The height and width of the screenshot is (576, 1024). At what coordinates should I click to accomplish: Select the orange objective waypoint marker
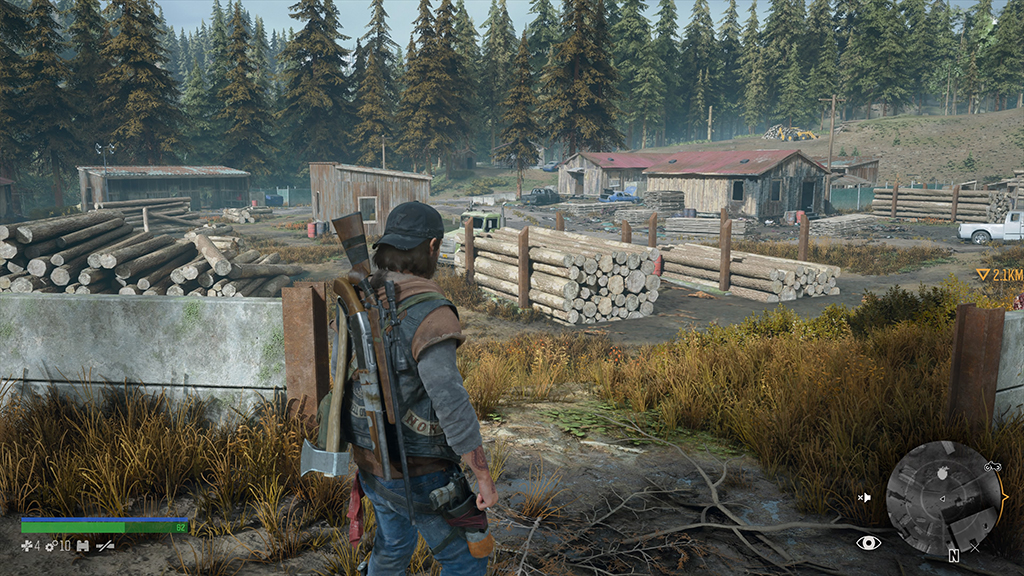983,274
